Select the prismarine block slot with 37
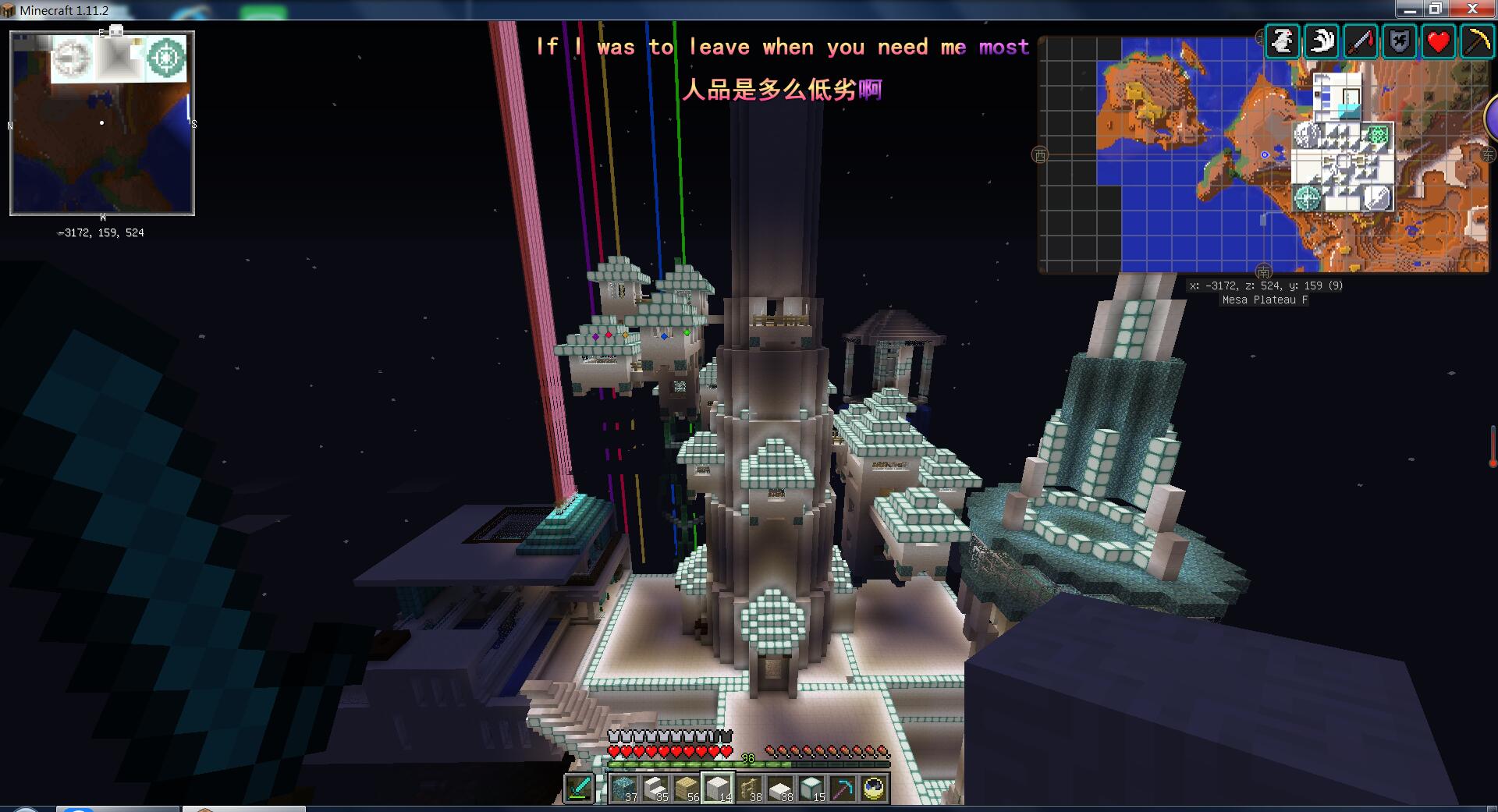The image size is (1498, 812). (624, 788)
